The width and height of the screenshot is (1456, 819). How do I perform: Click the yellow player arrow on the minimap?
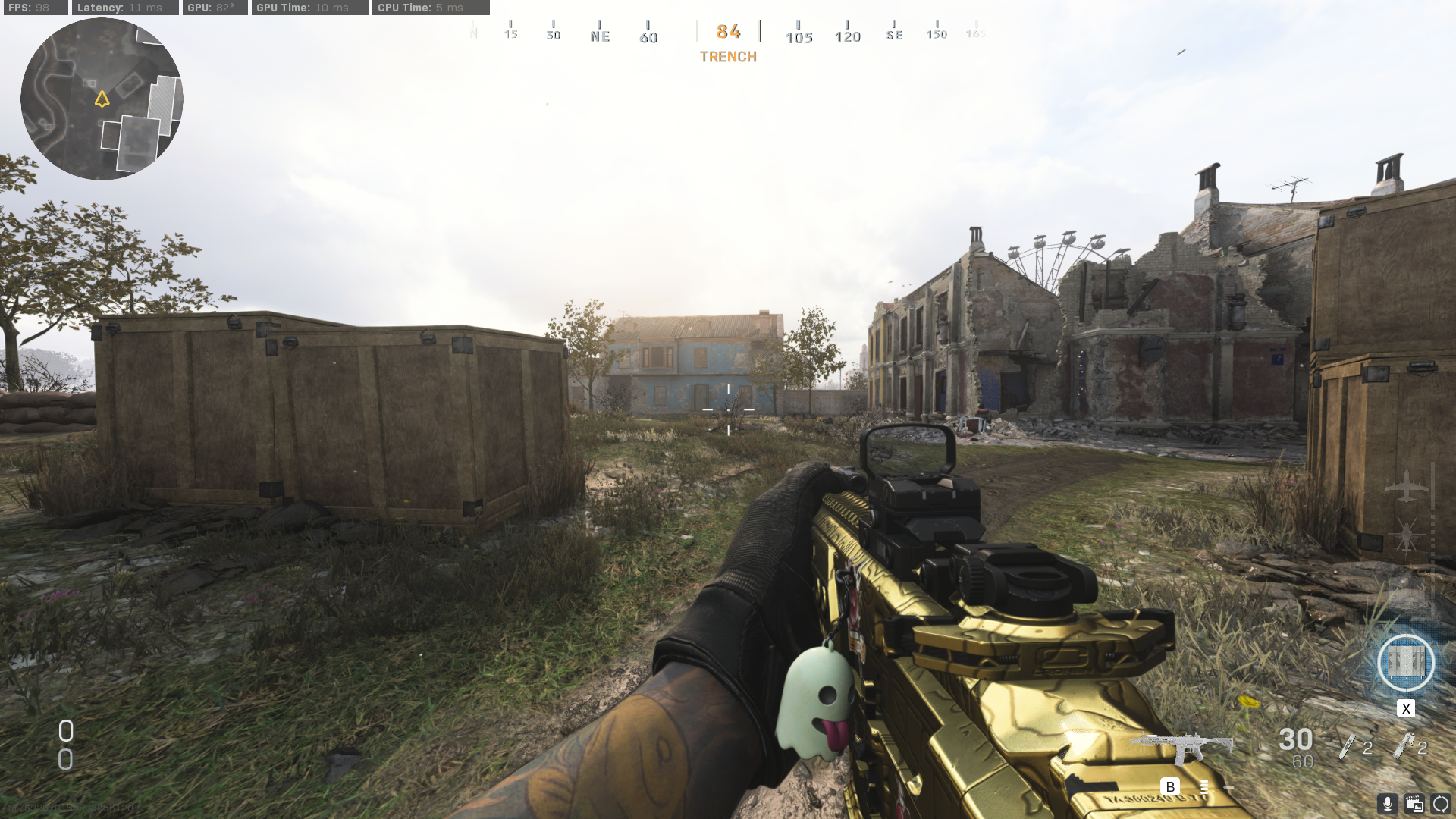[x=103, y=99]
